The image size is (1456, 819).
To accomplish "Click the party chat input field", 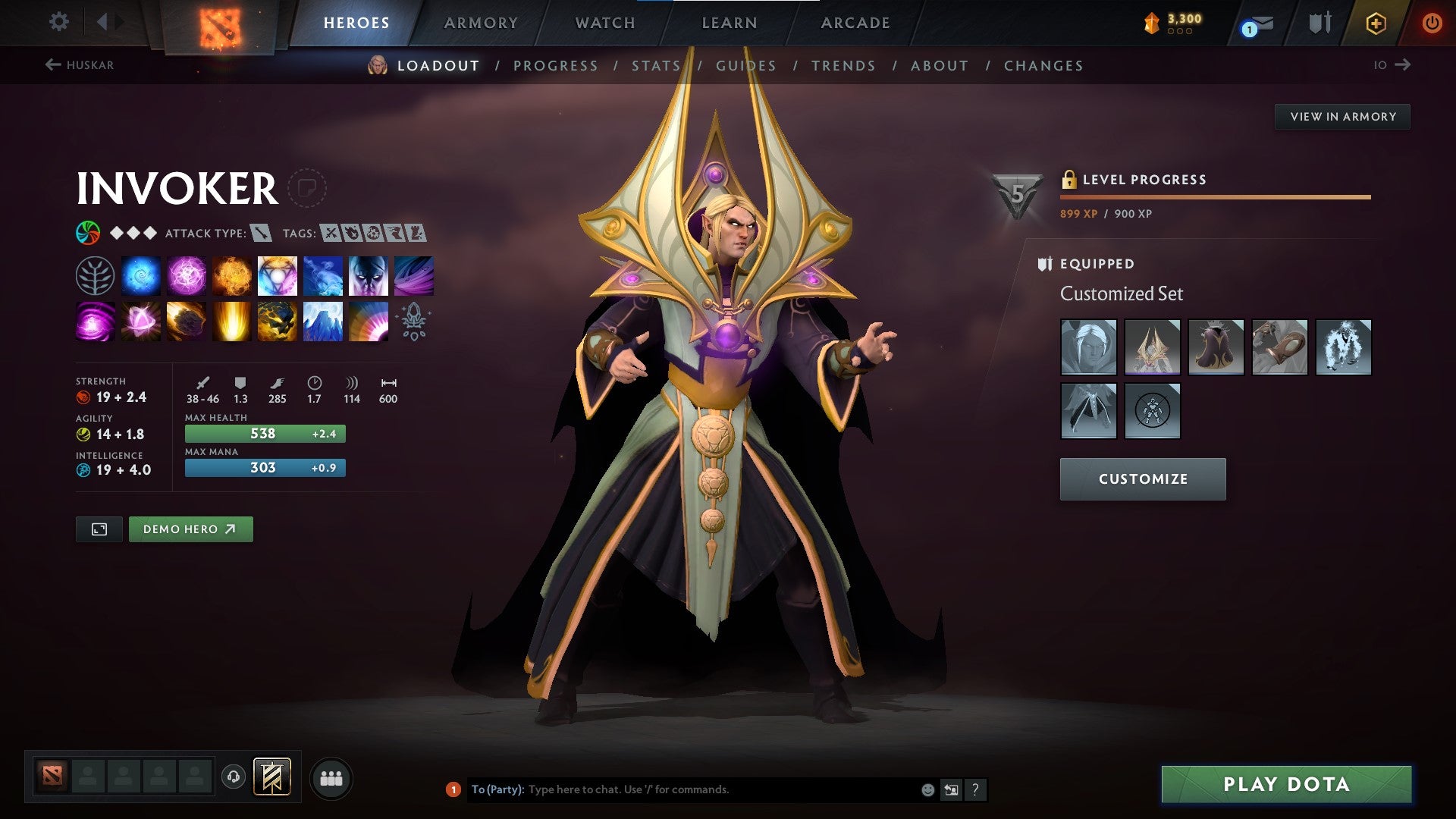I will point(682,789).
